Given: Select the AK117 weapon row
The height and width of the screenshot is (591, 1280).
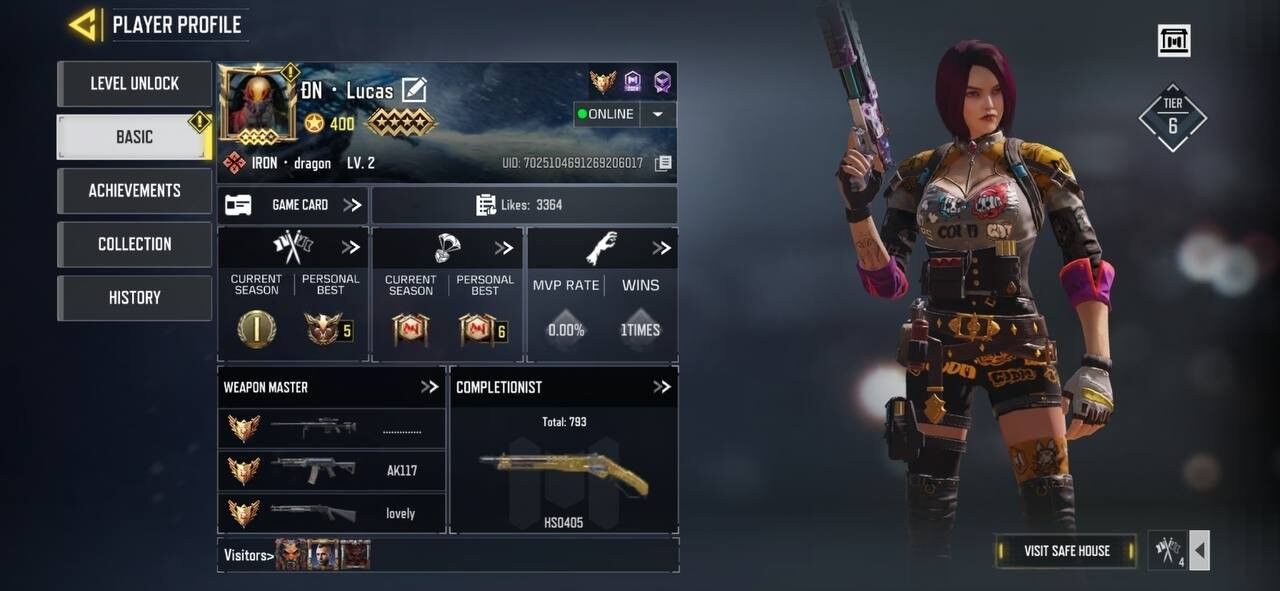Looking at the screenshot, I should pyautogui.click(x=331, y=470).
